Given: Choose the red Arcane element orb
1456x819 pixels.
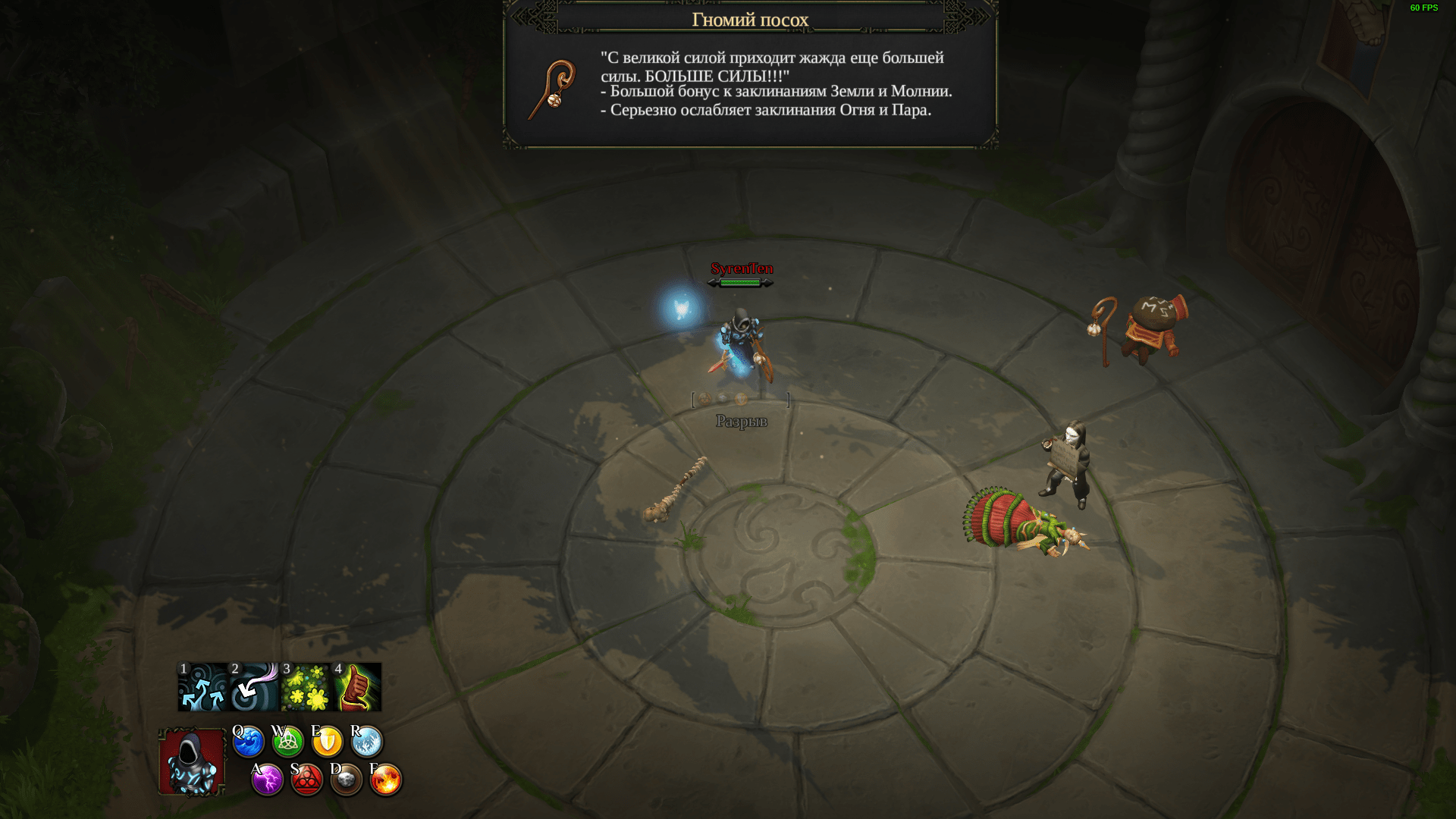Looking at the screenshot, I should click(x=307, y=780).
